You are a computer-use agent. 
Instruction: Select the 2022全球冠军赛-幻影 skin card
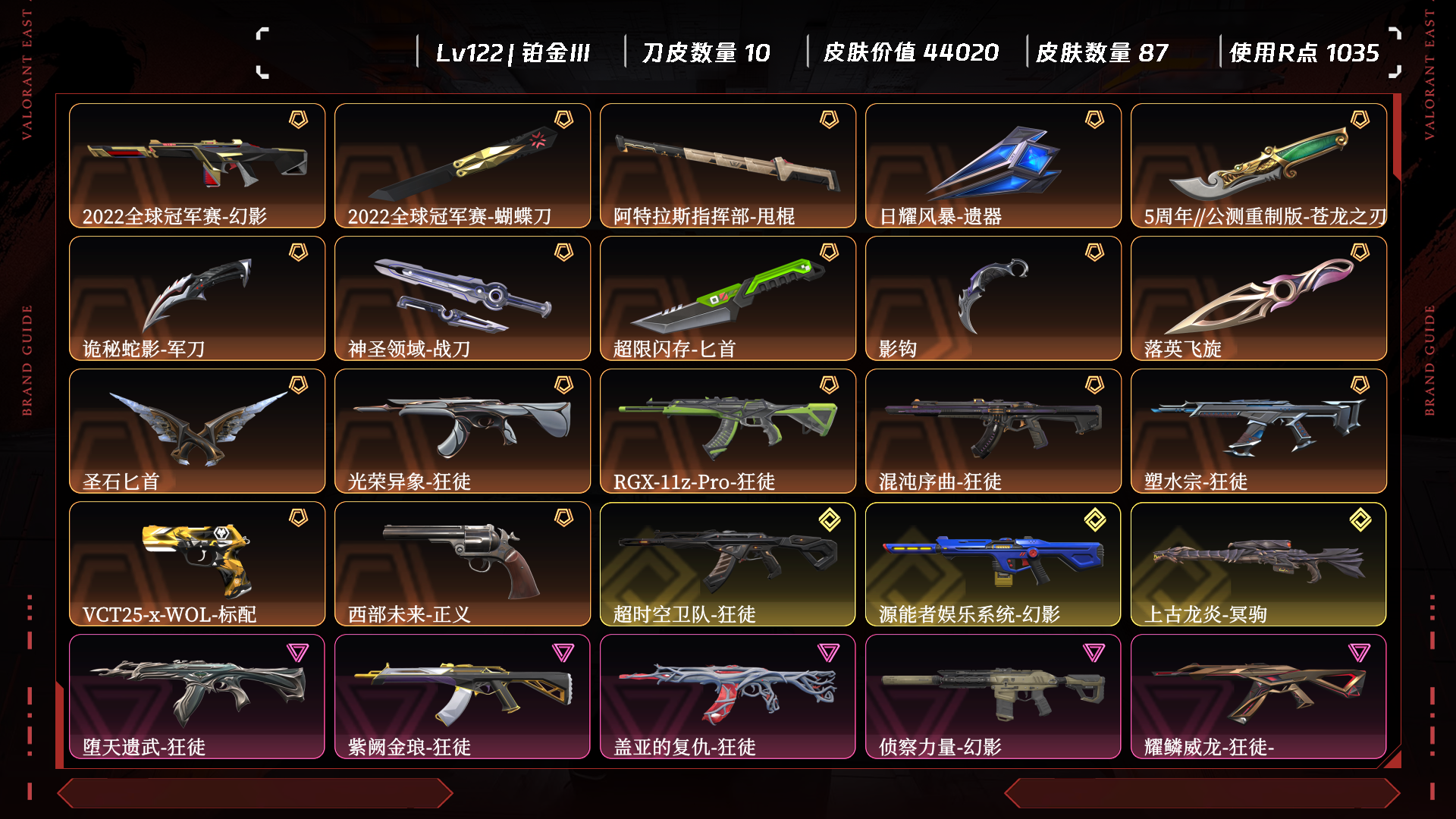point(197,165)
